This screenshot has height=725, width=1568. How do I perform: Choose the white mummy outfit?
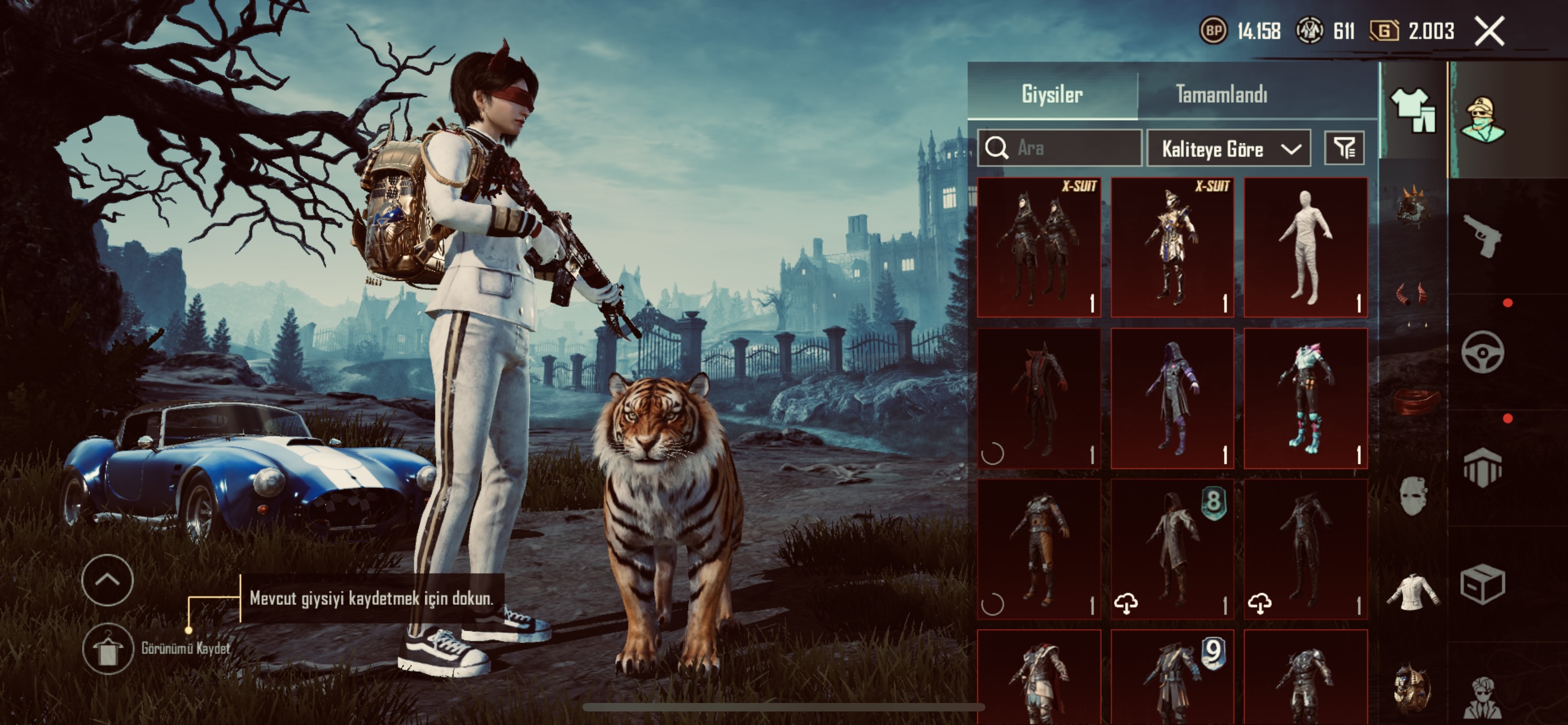[1306, 247]
